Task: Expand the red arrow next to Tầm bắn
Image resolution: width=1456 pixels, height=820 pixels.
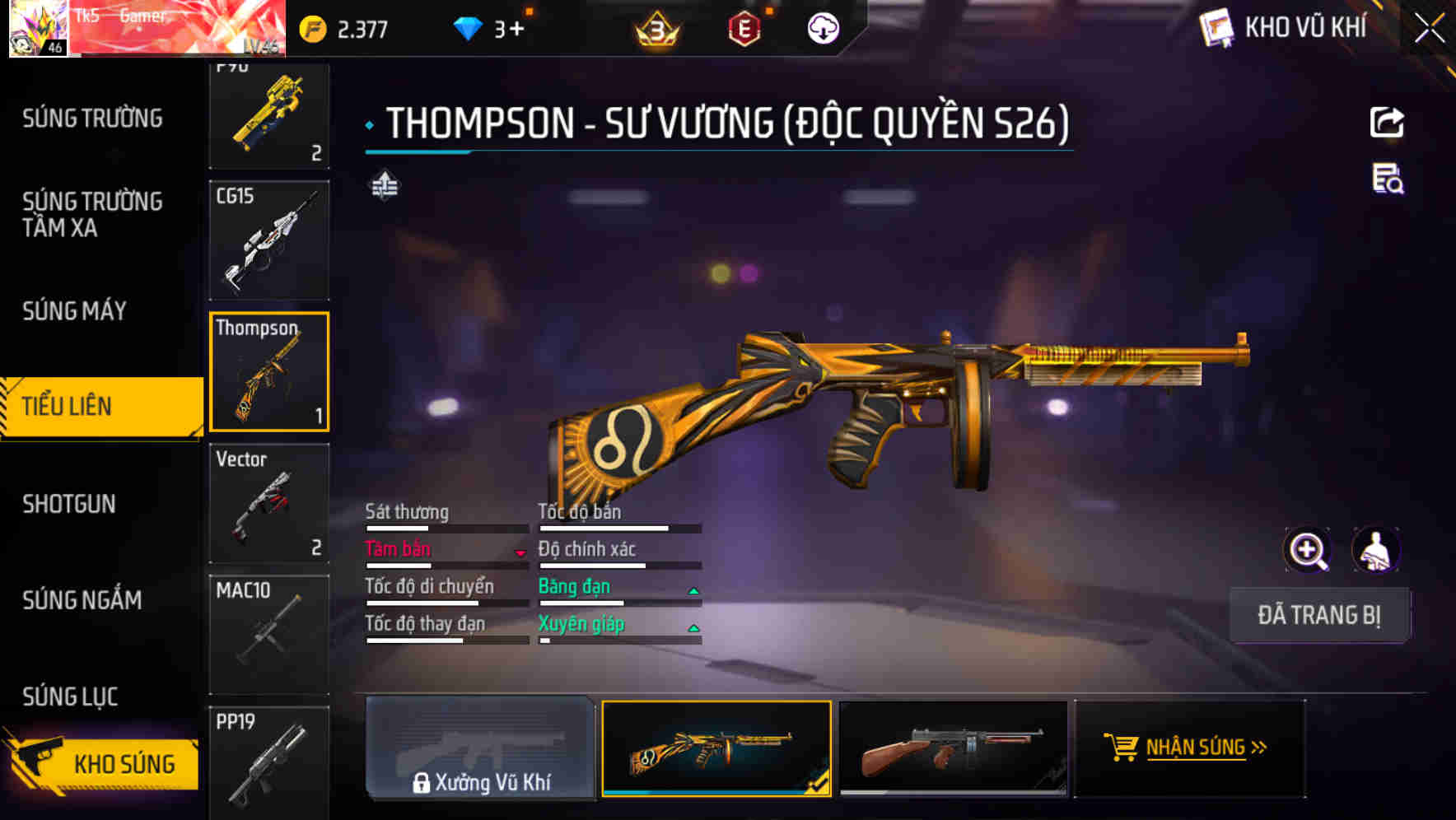Action: pos(521,552)
